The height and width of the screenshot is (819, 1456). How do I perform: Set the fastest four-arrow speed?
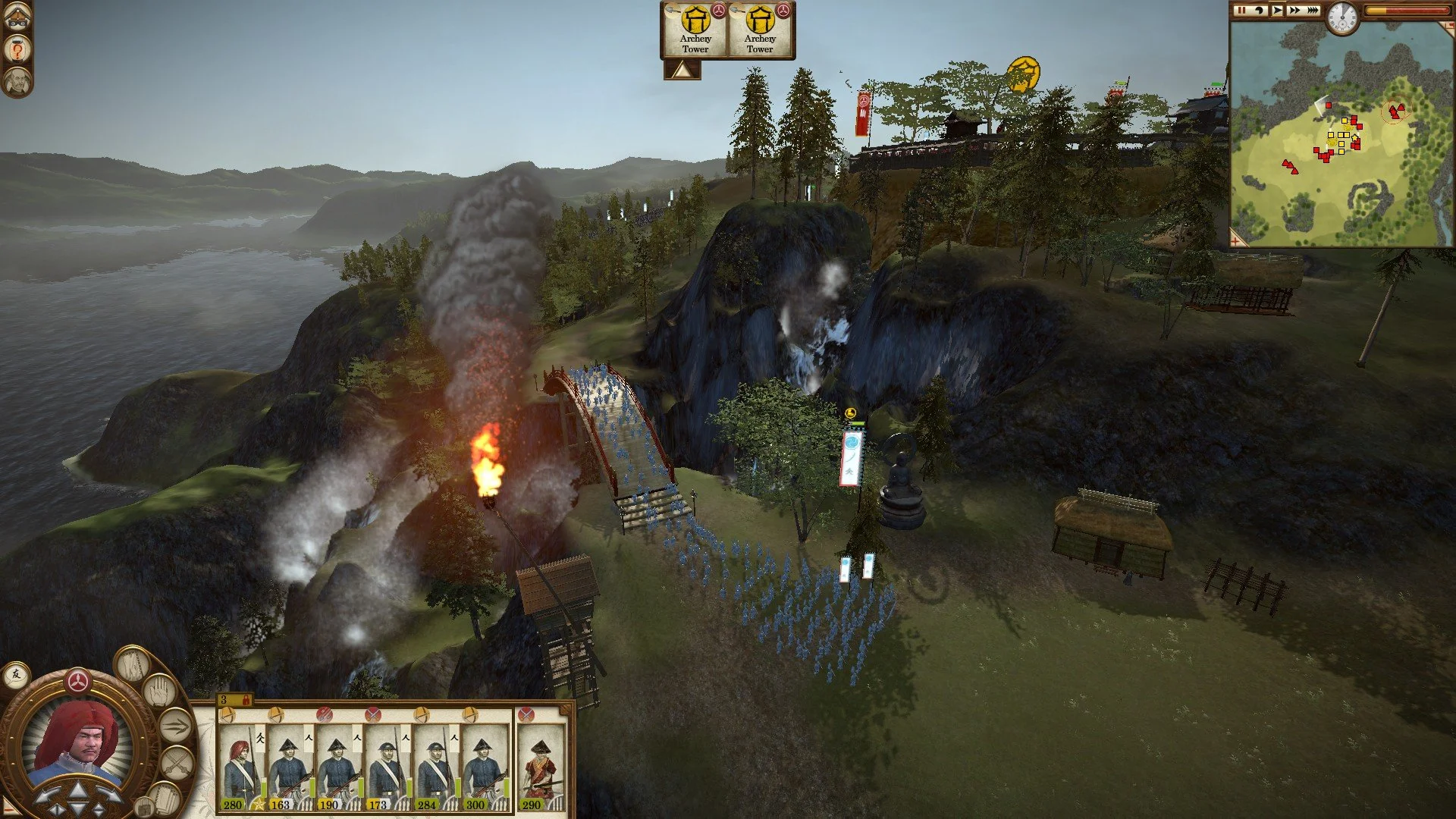pos(1312,11)
